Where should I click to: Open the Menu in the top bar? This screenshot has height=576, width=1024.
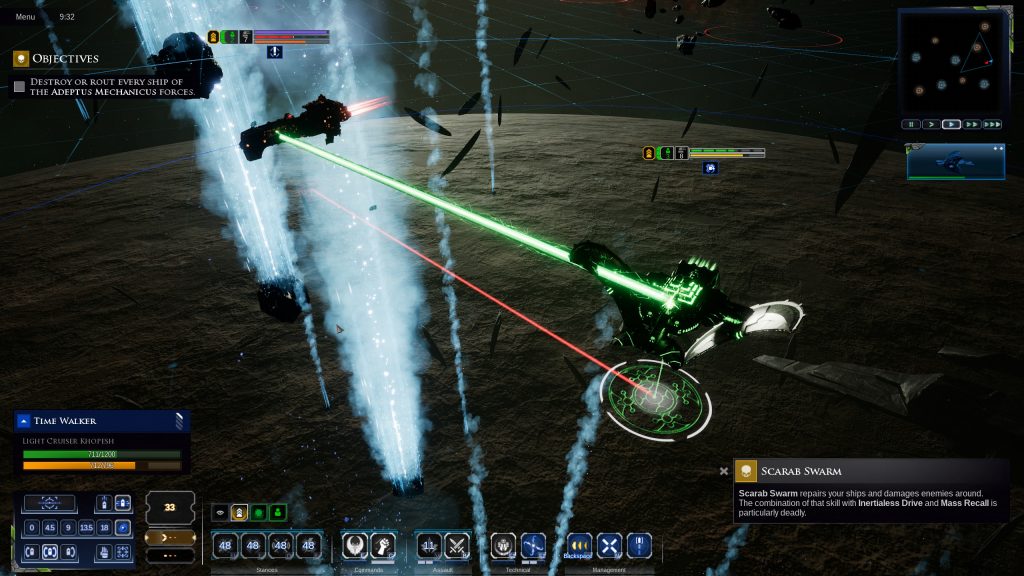tap(25, 17)
